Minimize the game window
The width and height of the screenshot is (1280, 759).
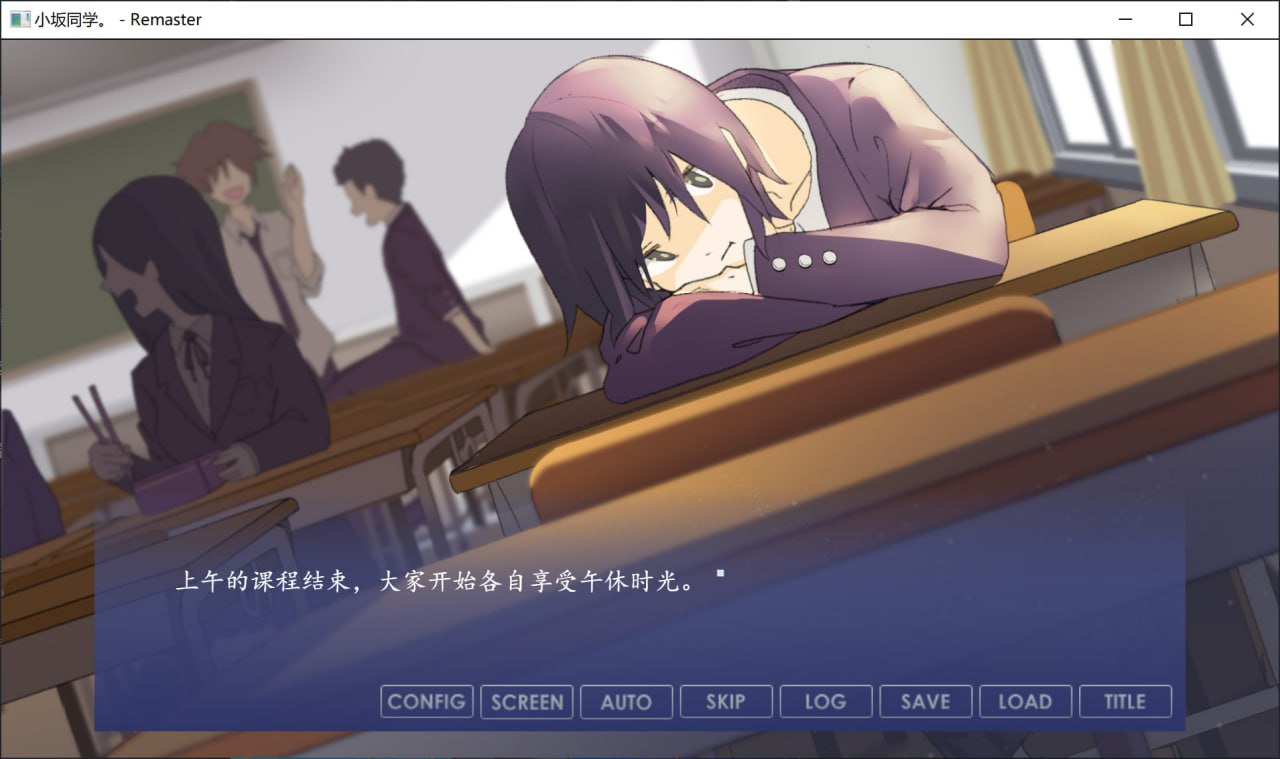click(x=1124, y=19)
